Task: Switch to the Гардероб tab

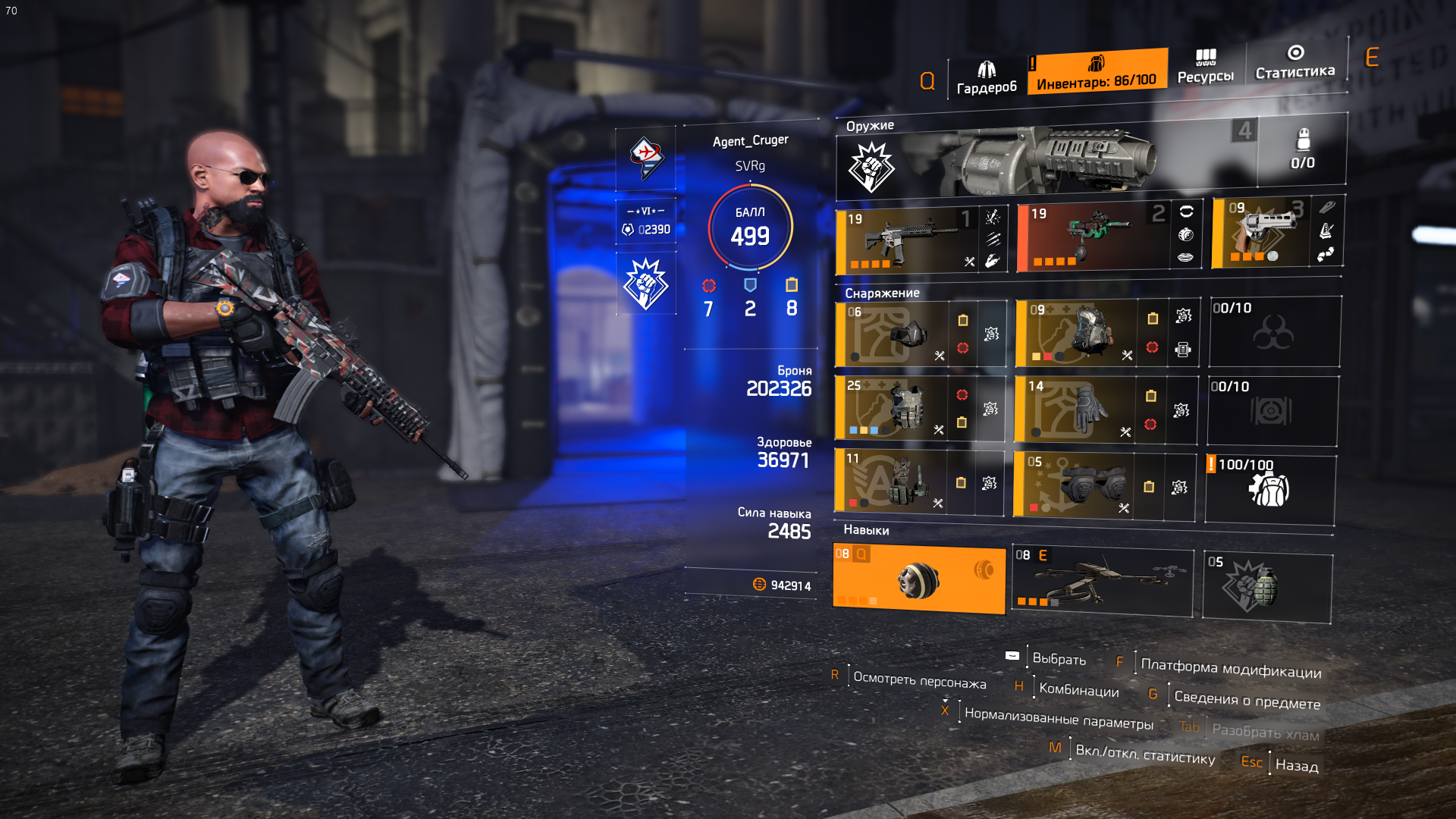Action: (x=986, y=78)
